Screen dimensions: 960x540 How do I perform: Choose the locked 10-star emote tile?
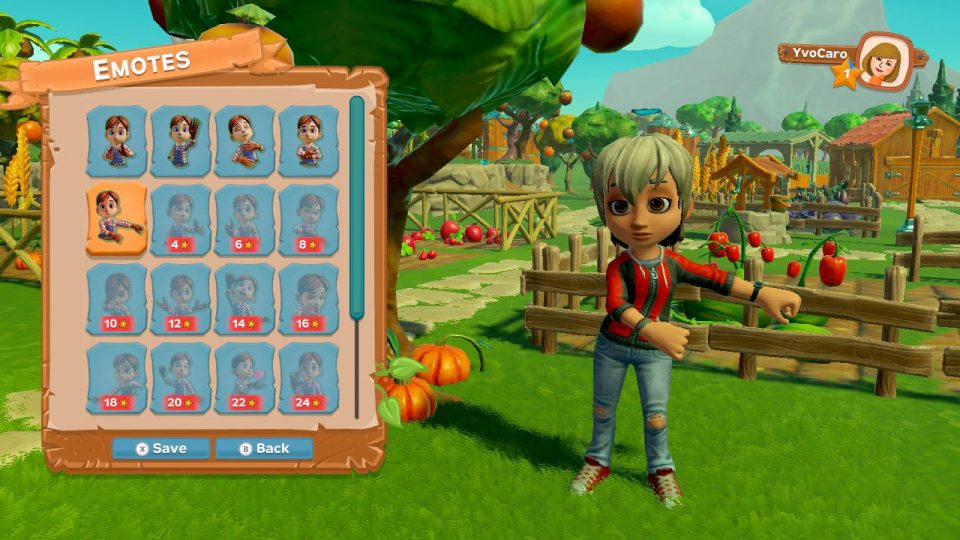point(116,298)
